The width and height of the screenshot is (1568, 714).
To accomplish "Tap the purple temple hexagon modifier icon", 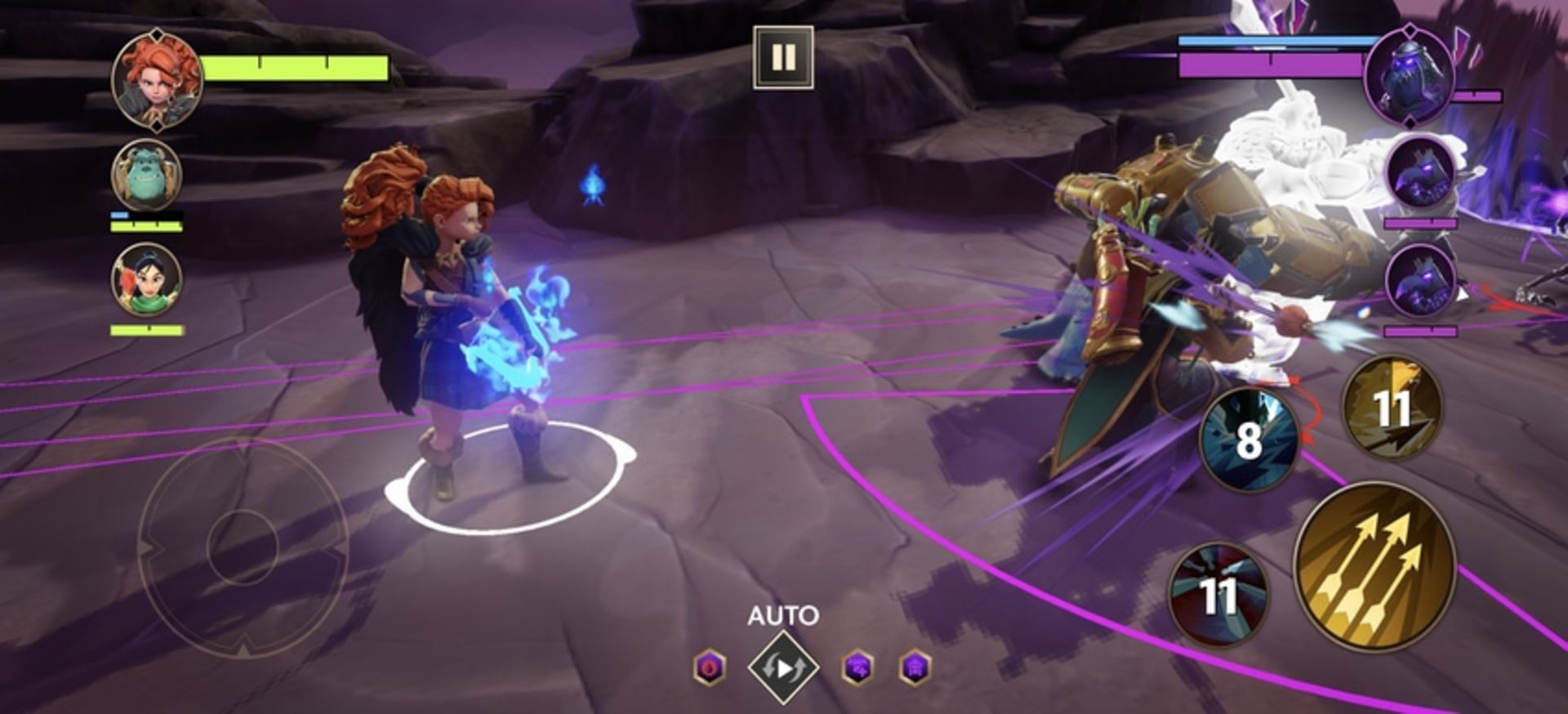I will pyautogui.click(x=915, y=668).
